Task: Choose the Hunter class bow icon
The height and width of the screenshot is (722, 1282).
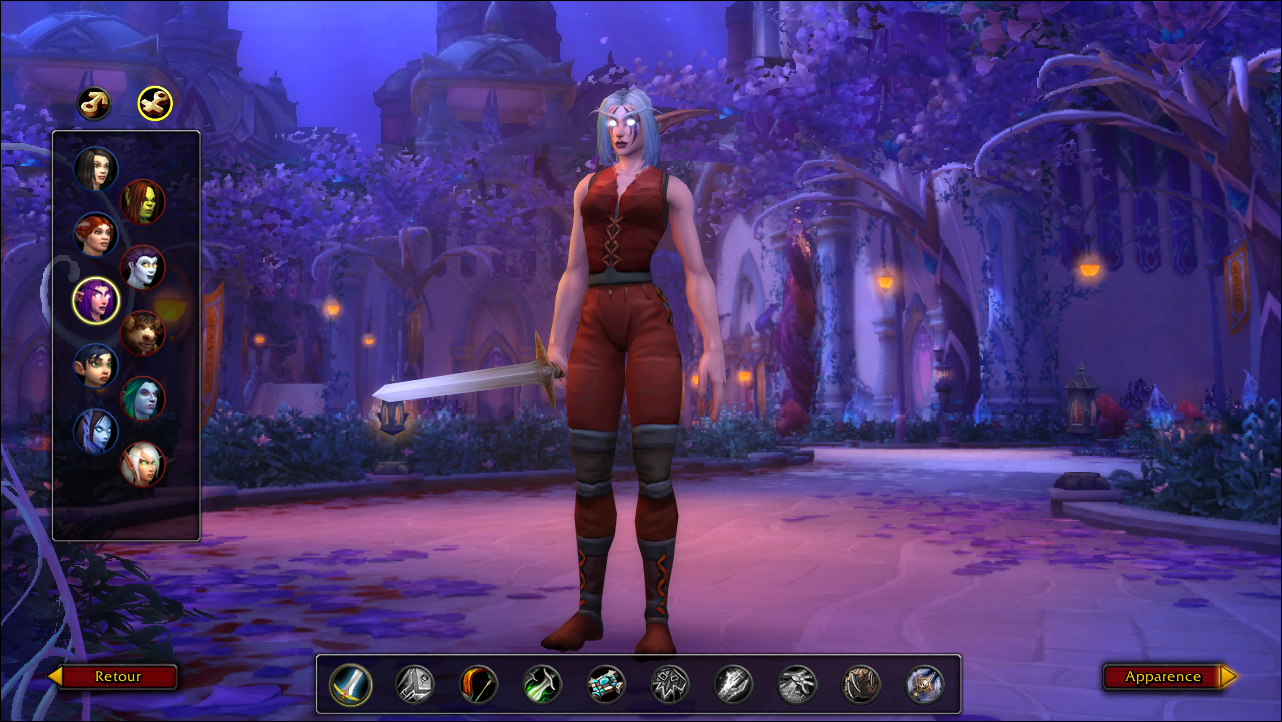Action: click(x=479, y=685)
